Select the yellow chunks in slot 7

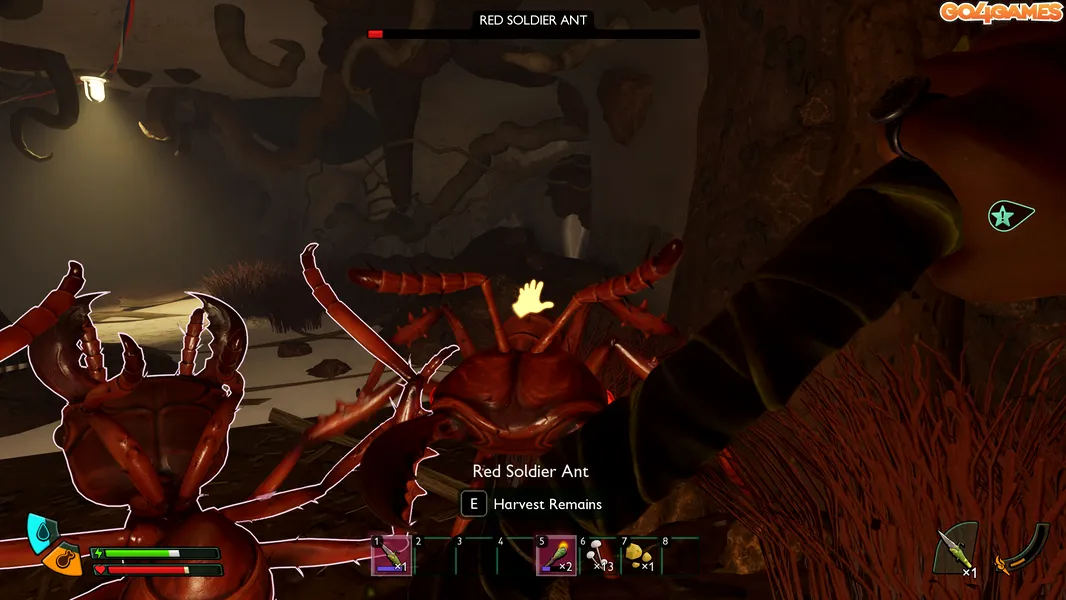(x=639, y=556)
